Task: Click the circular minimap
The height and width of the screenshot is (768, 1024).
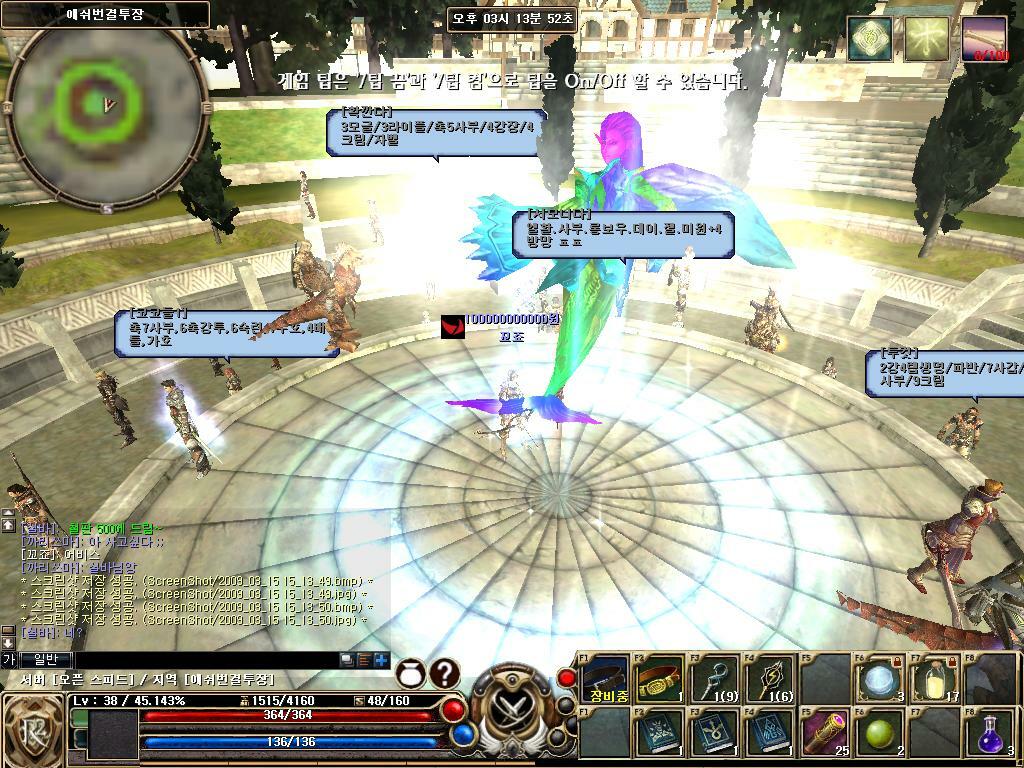Action: click(x=106, y=104)
